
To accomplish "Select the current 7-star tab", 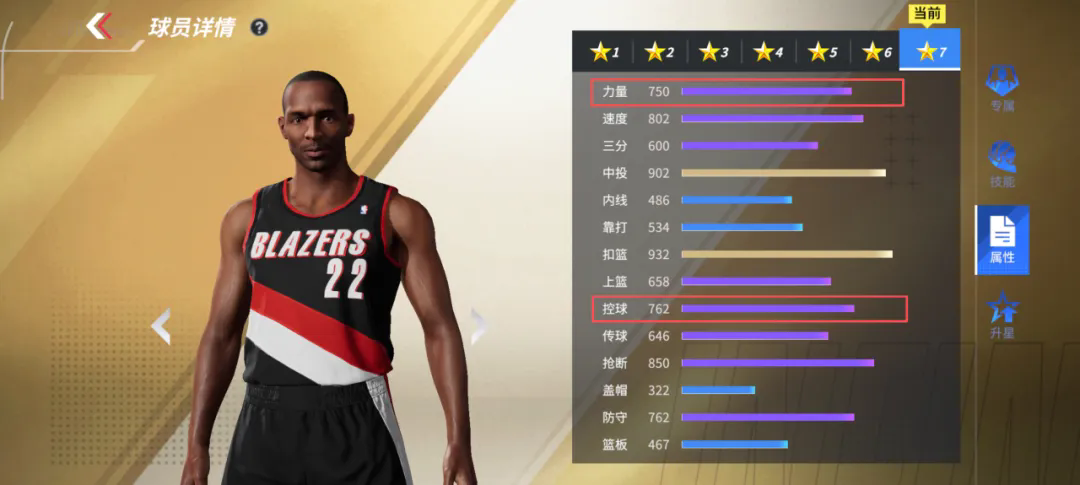I will click(930, 51).
